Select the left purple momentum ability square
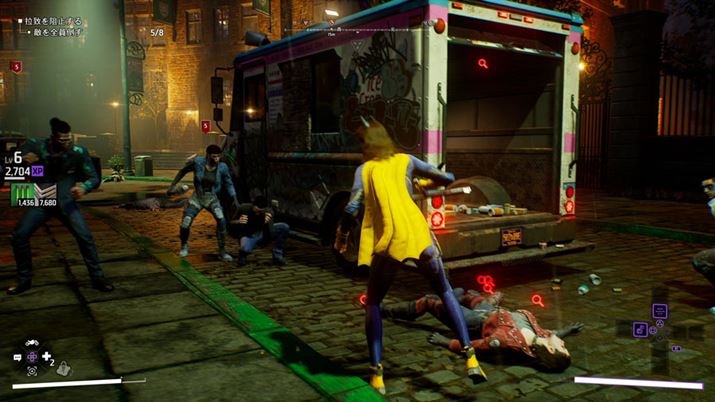 pos(640,329)
